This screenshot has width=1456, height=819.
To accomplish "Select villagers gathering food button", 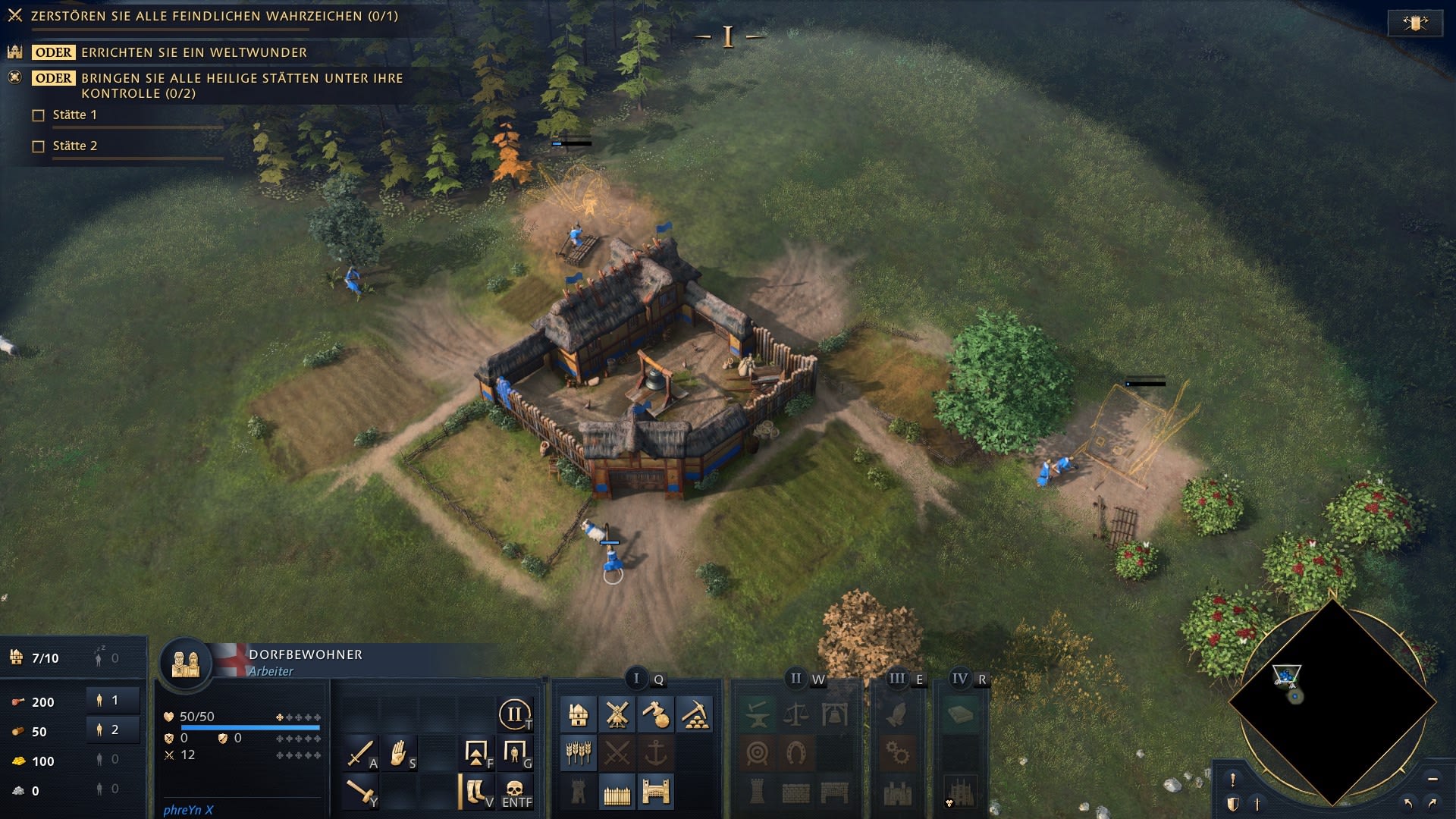I will click(113, 701).
